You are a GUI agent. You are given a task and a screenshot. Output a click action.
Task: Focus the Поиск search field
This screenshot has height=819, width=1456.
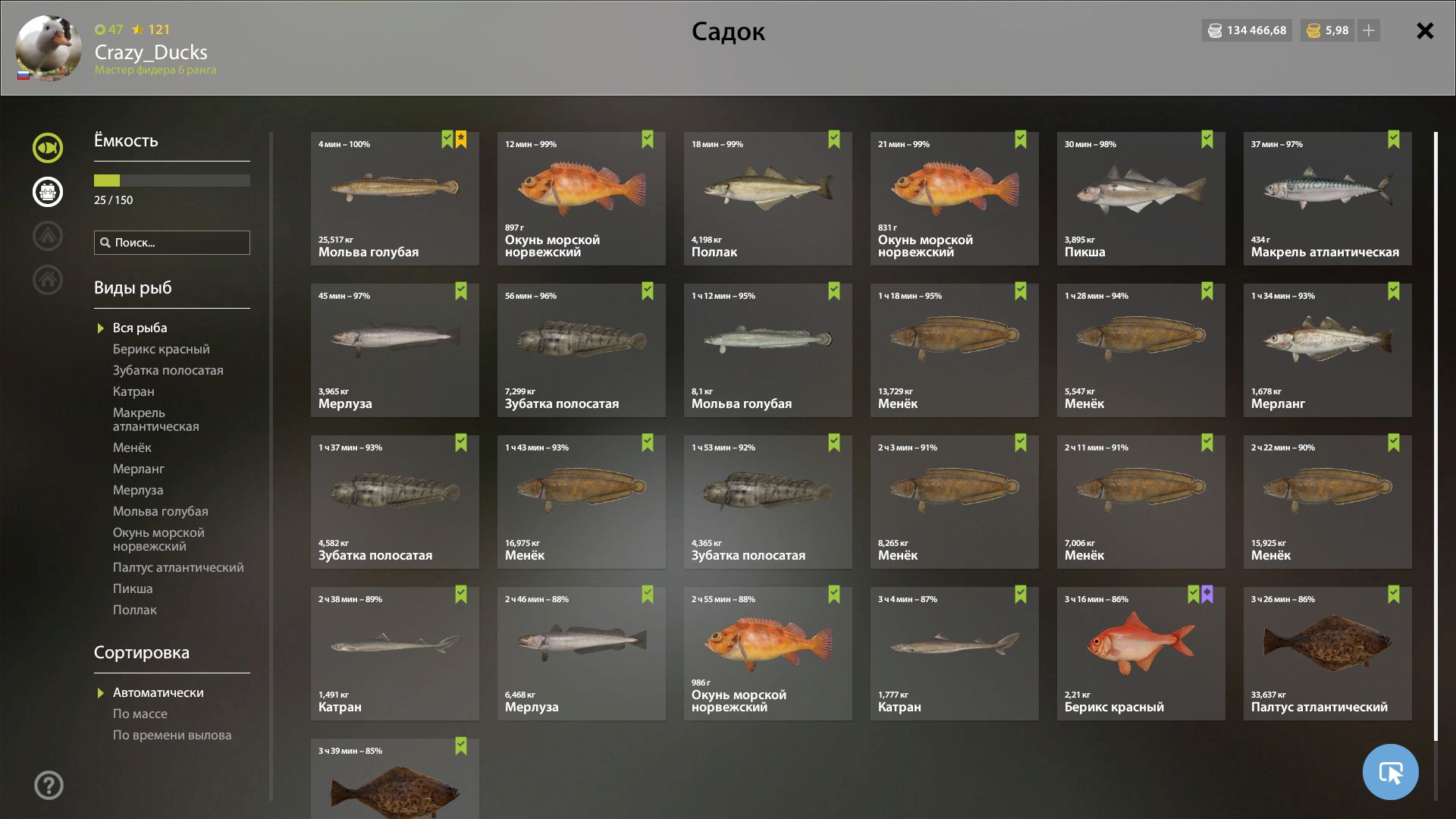[x=172, y=243]
